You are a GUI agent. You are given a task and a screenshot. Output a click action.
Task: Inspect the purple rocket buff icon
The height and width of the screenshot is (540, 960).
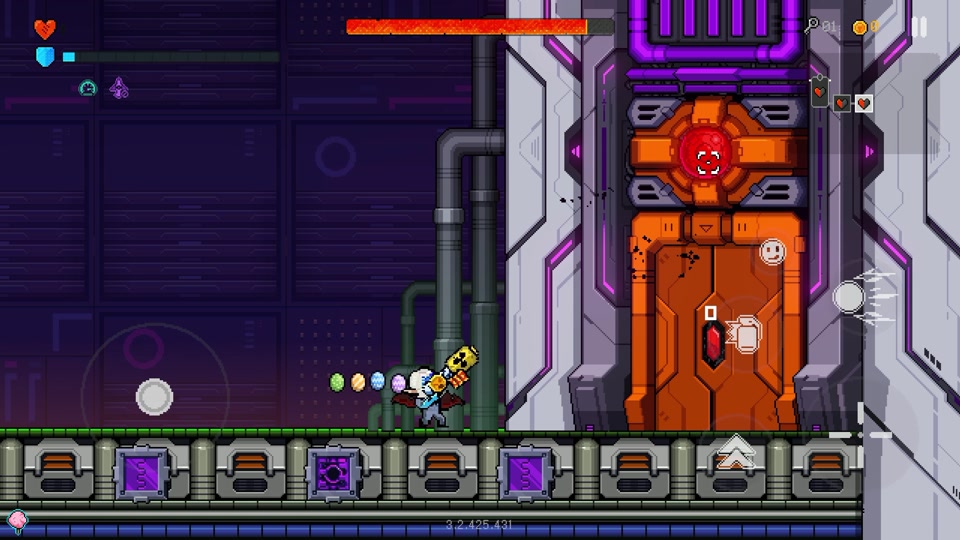click(x=119, y=88)
